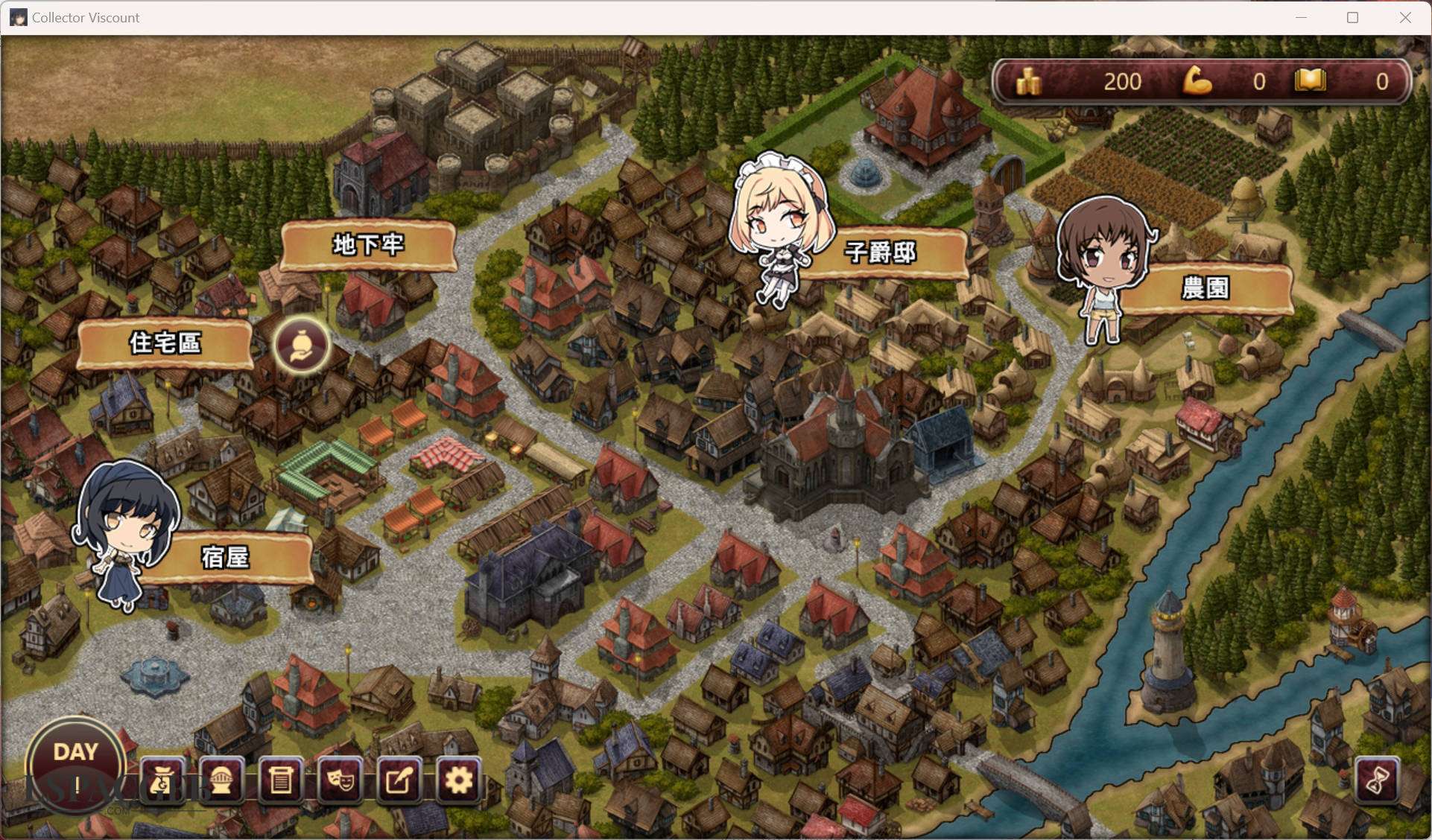Click the round money bag hand marker
The height and width of the screenshot is (840, 1432).
302,346
